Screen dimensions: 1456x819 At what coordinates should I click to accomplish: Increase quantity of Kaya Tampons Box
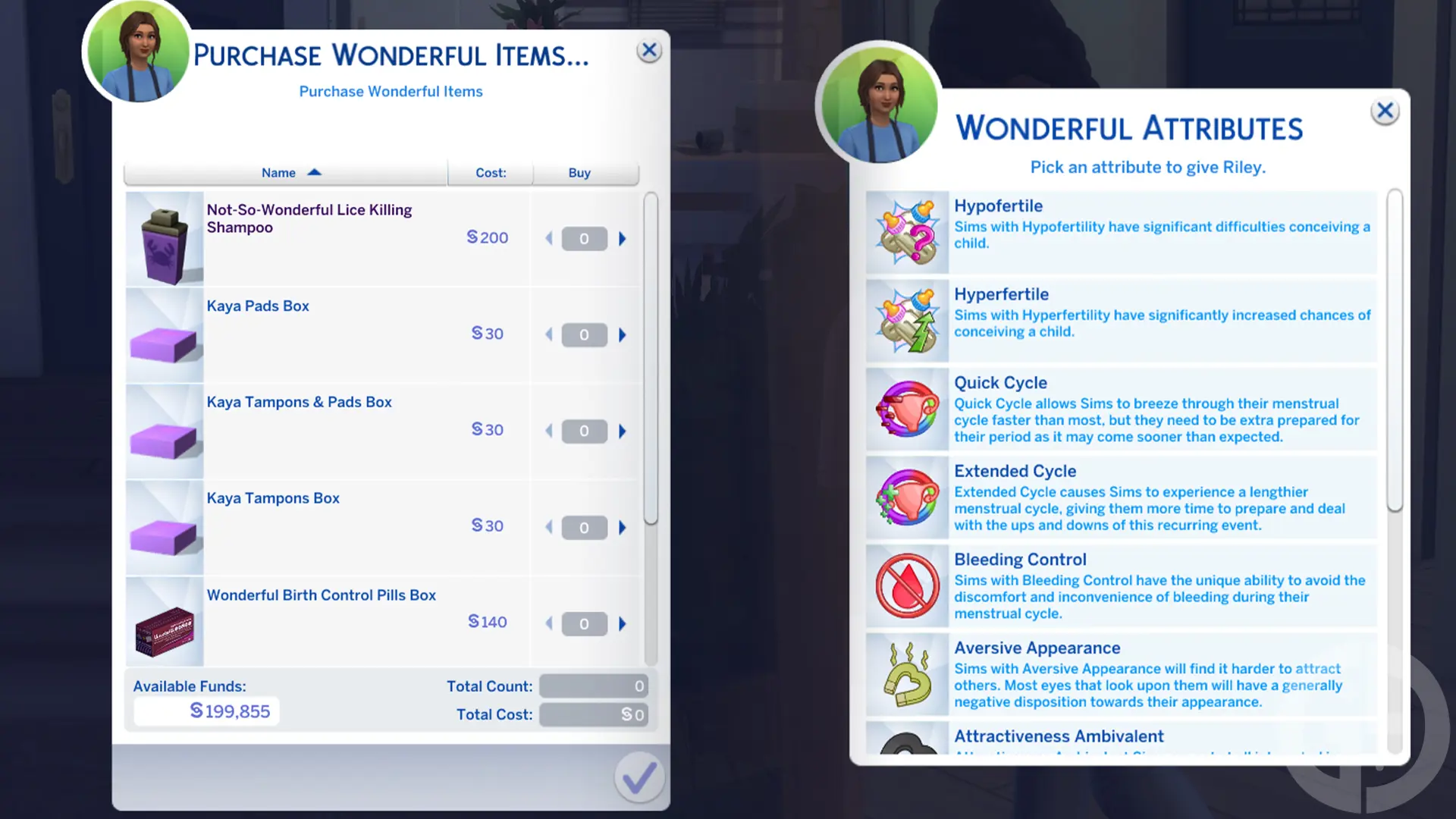point(623,527)
